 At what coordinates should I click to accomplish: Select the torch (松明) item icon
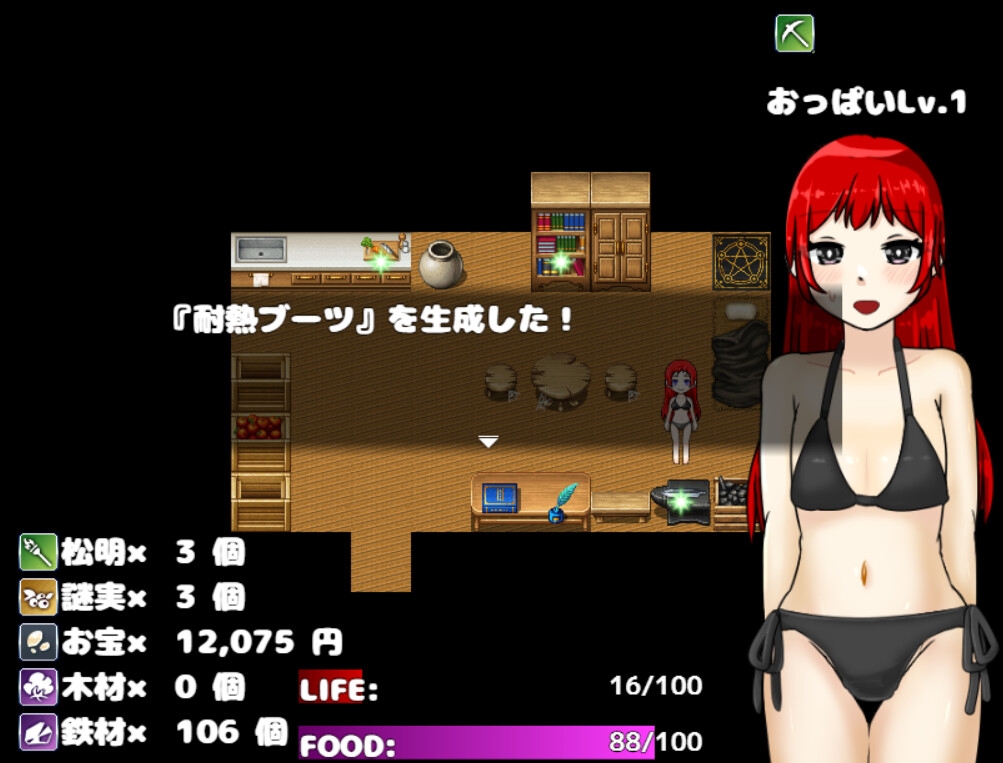click(x=37, y=552)
